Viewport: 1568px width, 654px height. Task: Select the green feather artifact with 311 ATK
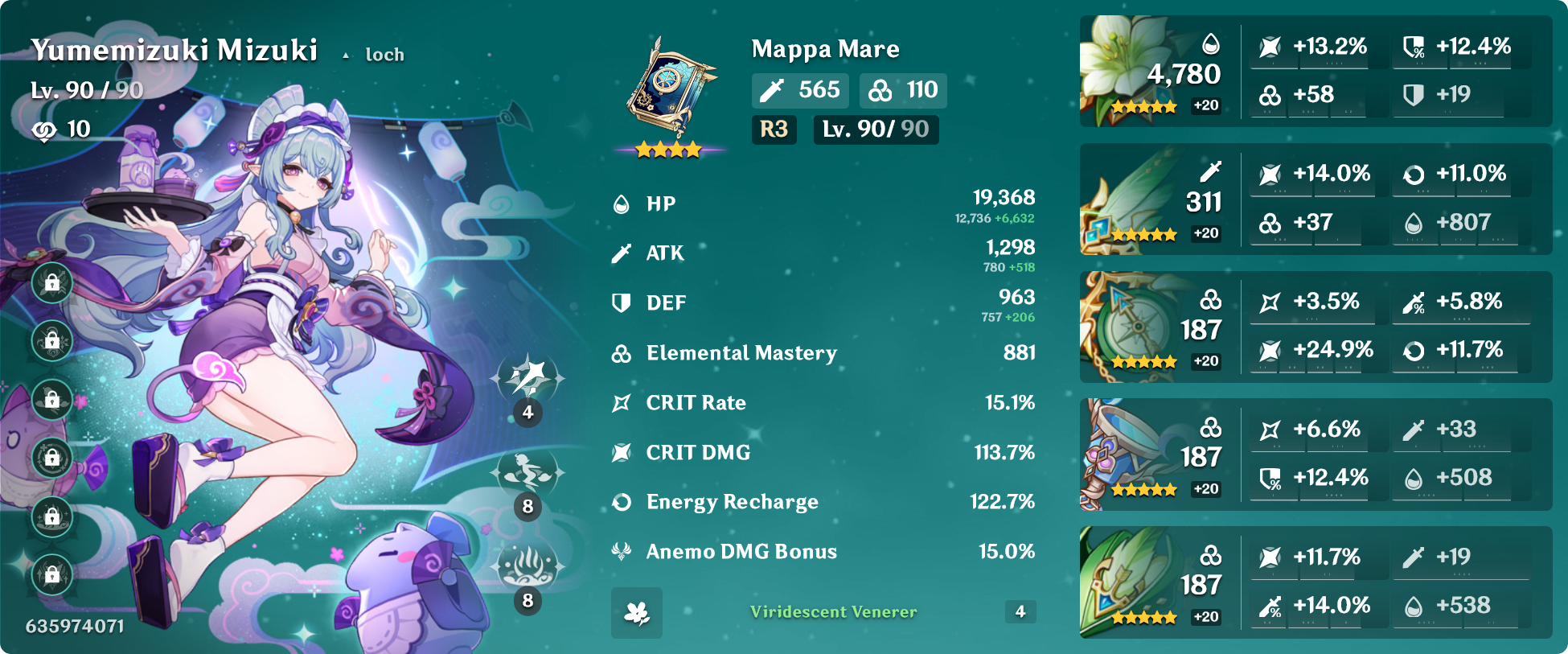1126,199
